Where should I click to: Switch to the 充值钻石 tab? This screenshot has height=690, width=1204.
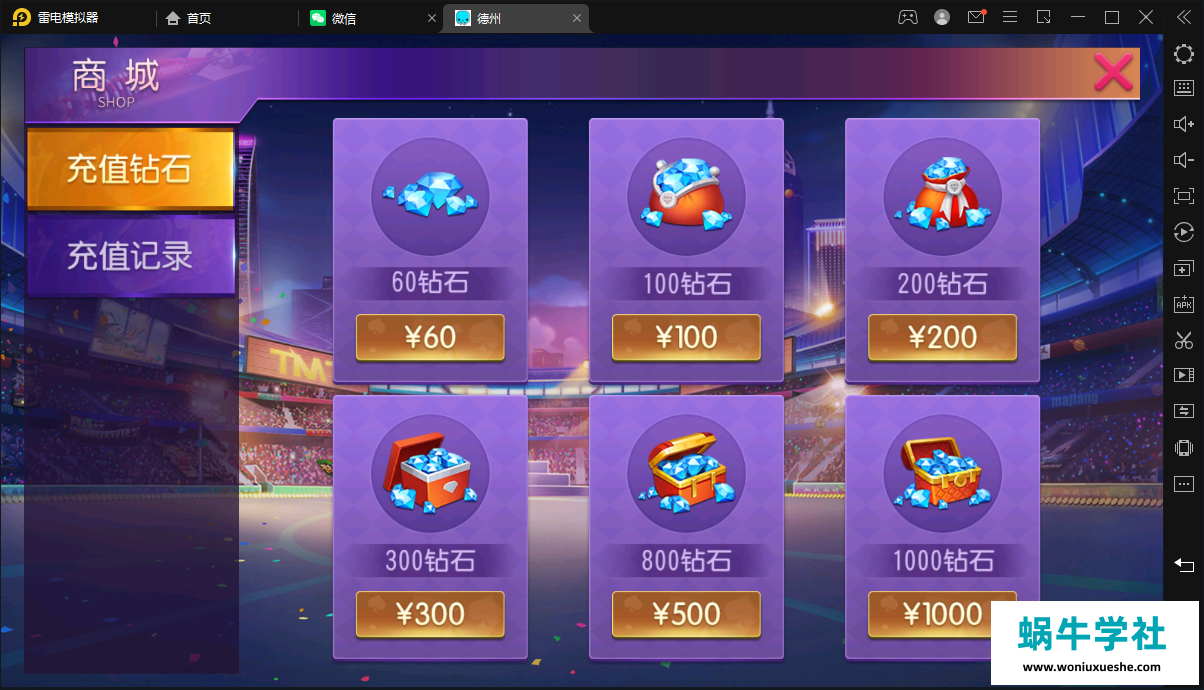click(130, 169)
